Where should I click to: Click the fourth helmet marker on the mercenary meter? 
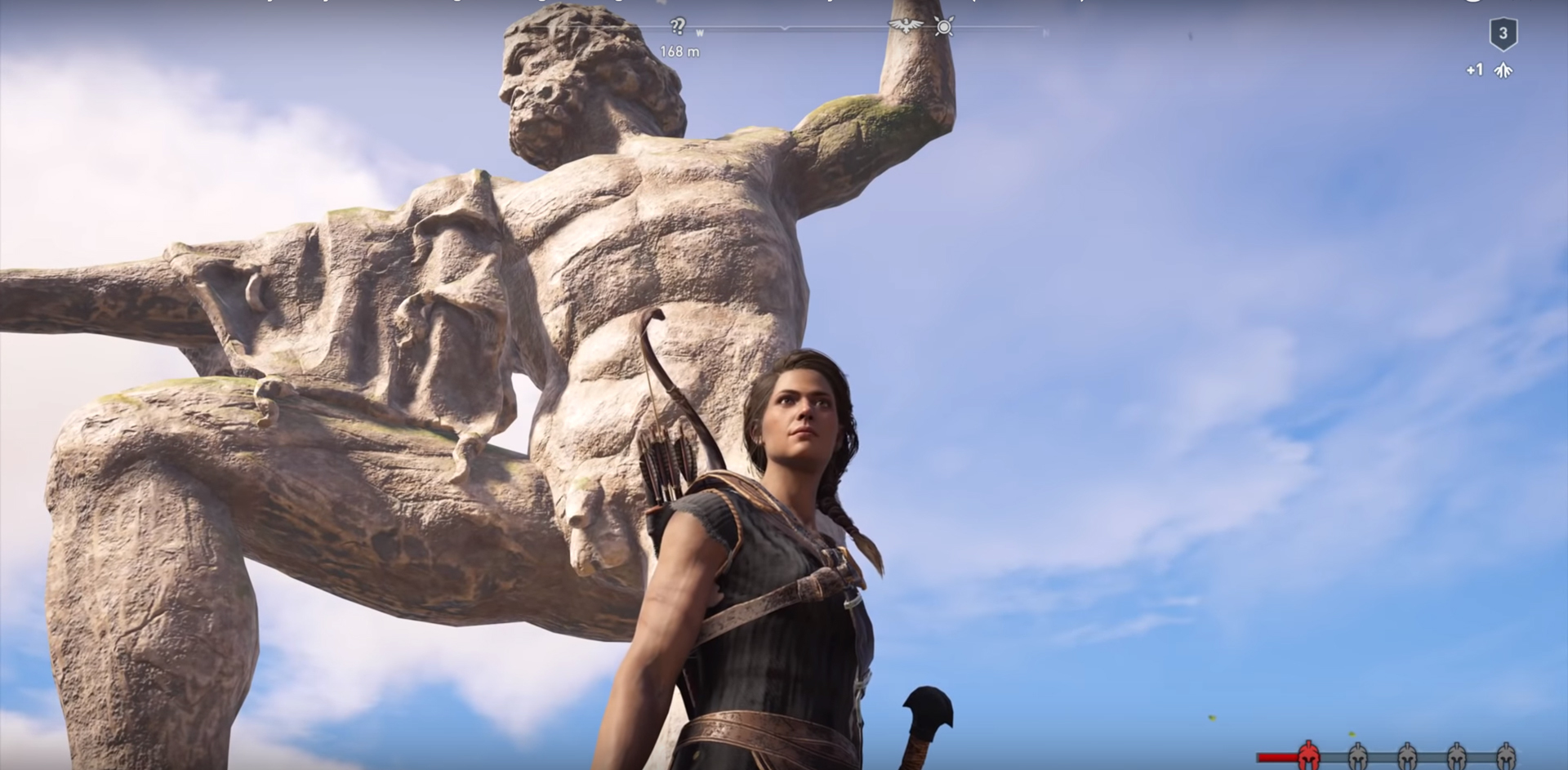(x=1456, y=754)
